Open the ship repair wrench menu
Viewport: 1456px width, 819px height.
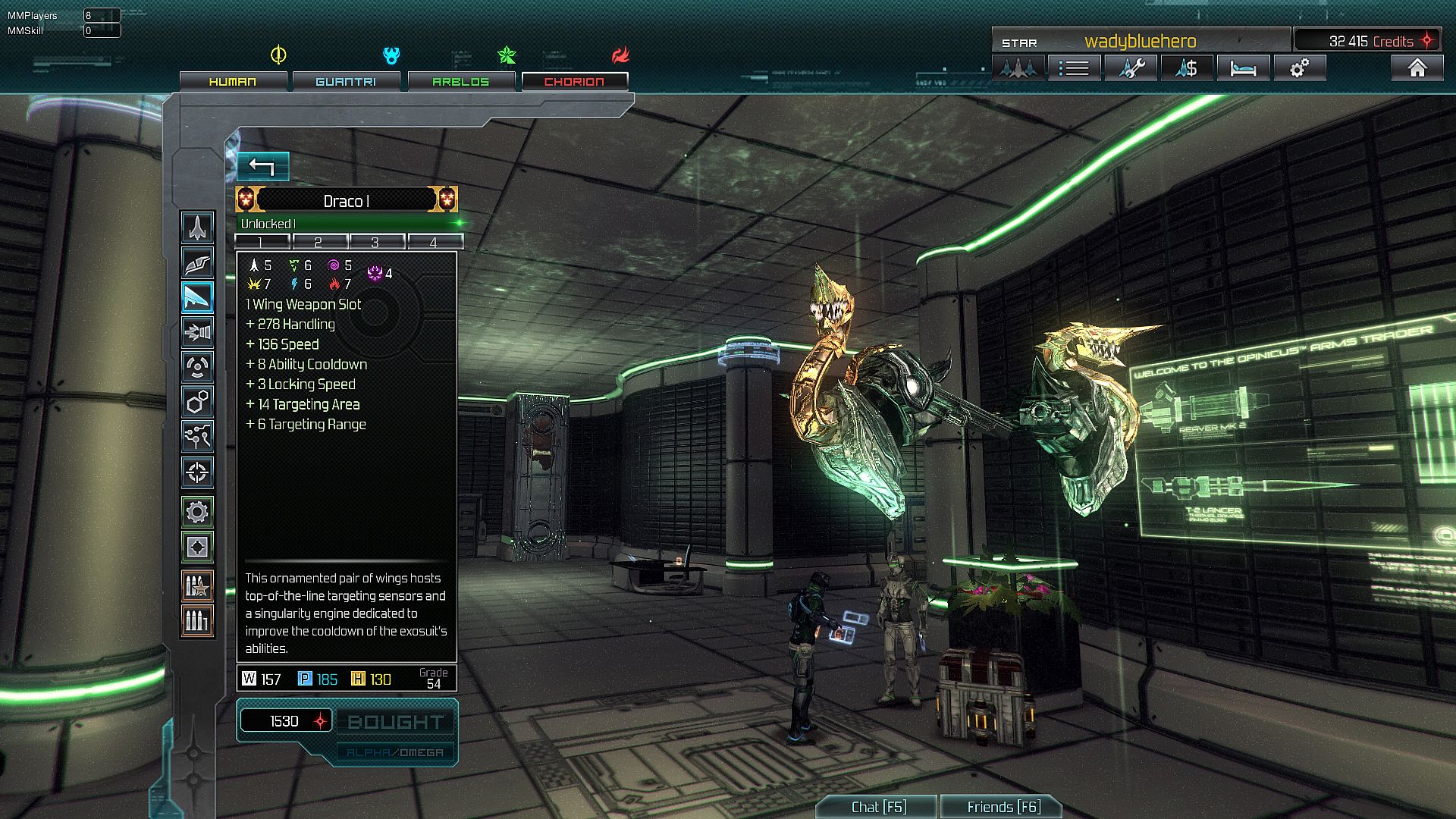1130,68
